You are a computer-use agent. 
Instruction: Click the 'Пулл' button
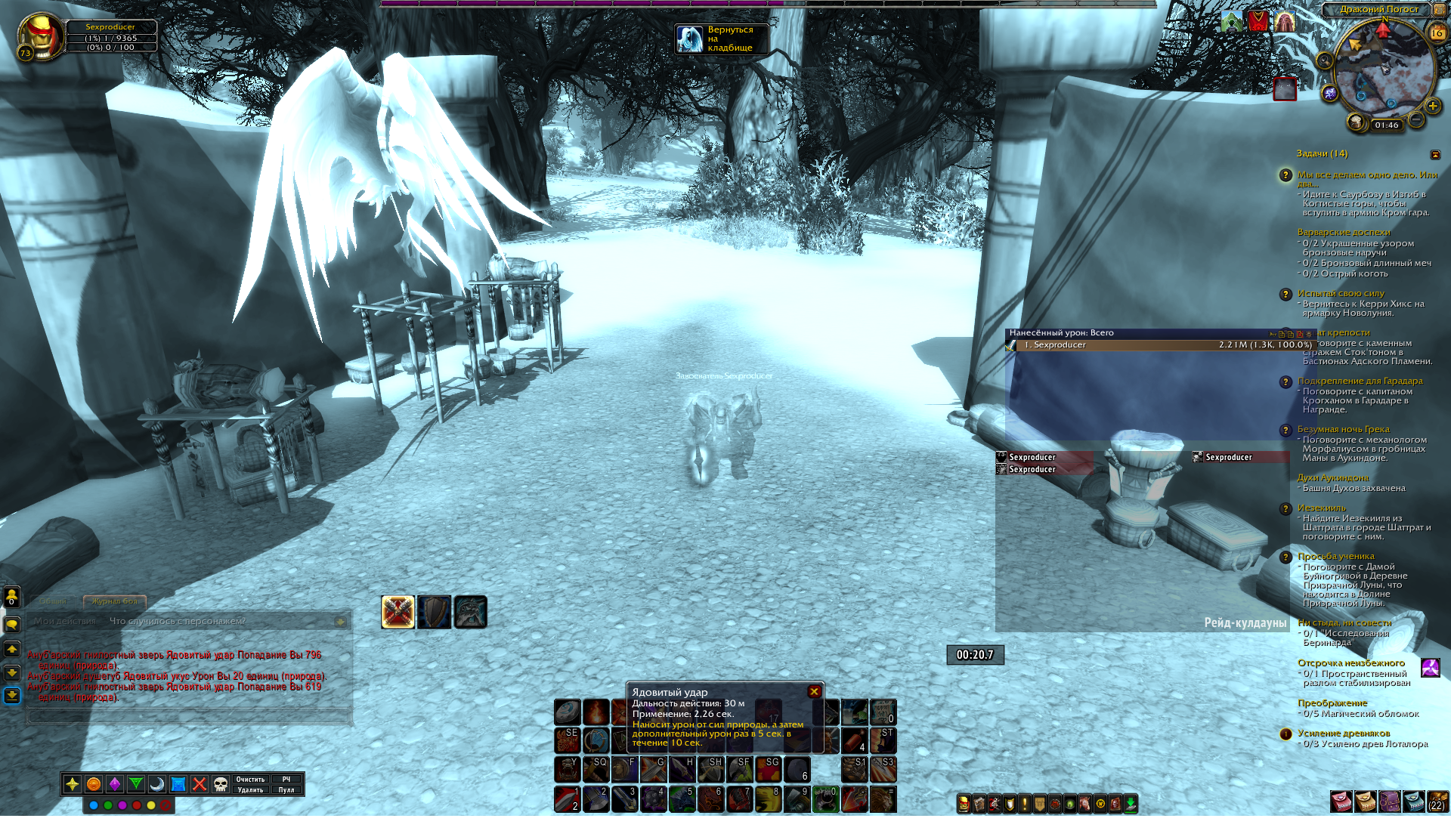click(286, 790)
